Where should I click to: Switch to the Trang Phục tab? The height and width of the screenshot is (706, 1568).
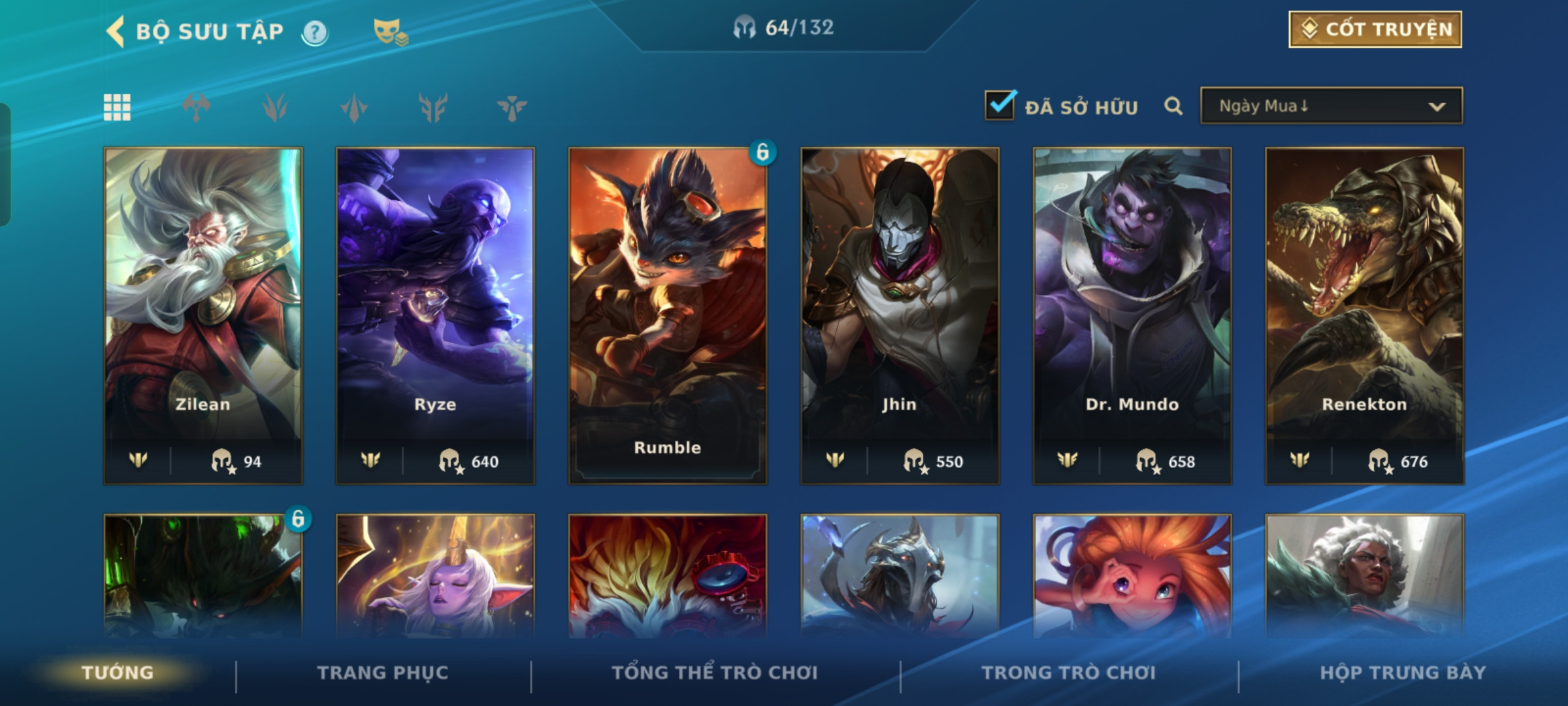click(x=383, y=673)
